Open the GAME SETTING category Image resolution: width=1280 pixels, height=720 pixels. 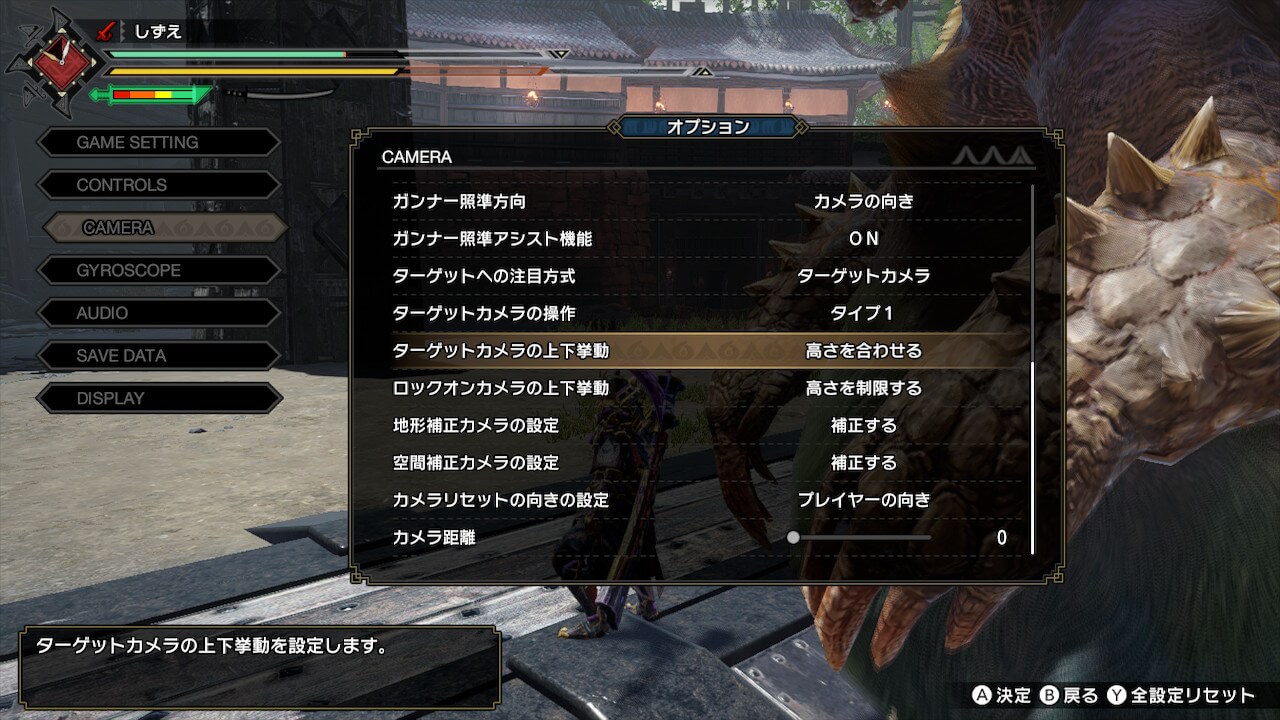[x=158, y=142]
